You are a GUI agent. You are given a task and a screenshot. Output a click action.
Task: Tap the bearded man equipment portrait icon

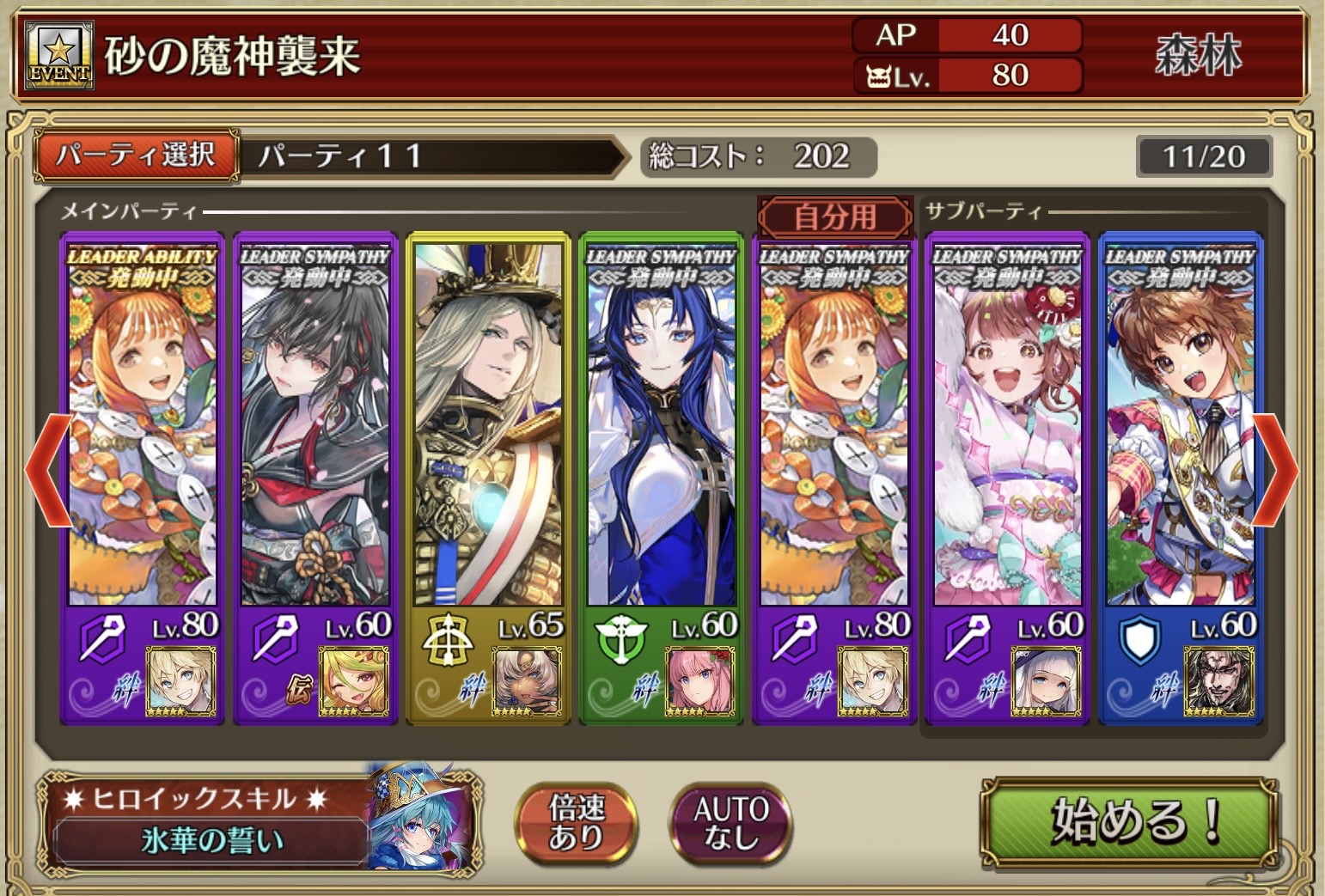click(1218, 682)
